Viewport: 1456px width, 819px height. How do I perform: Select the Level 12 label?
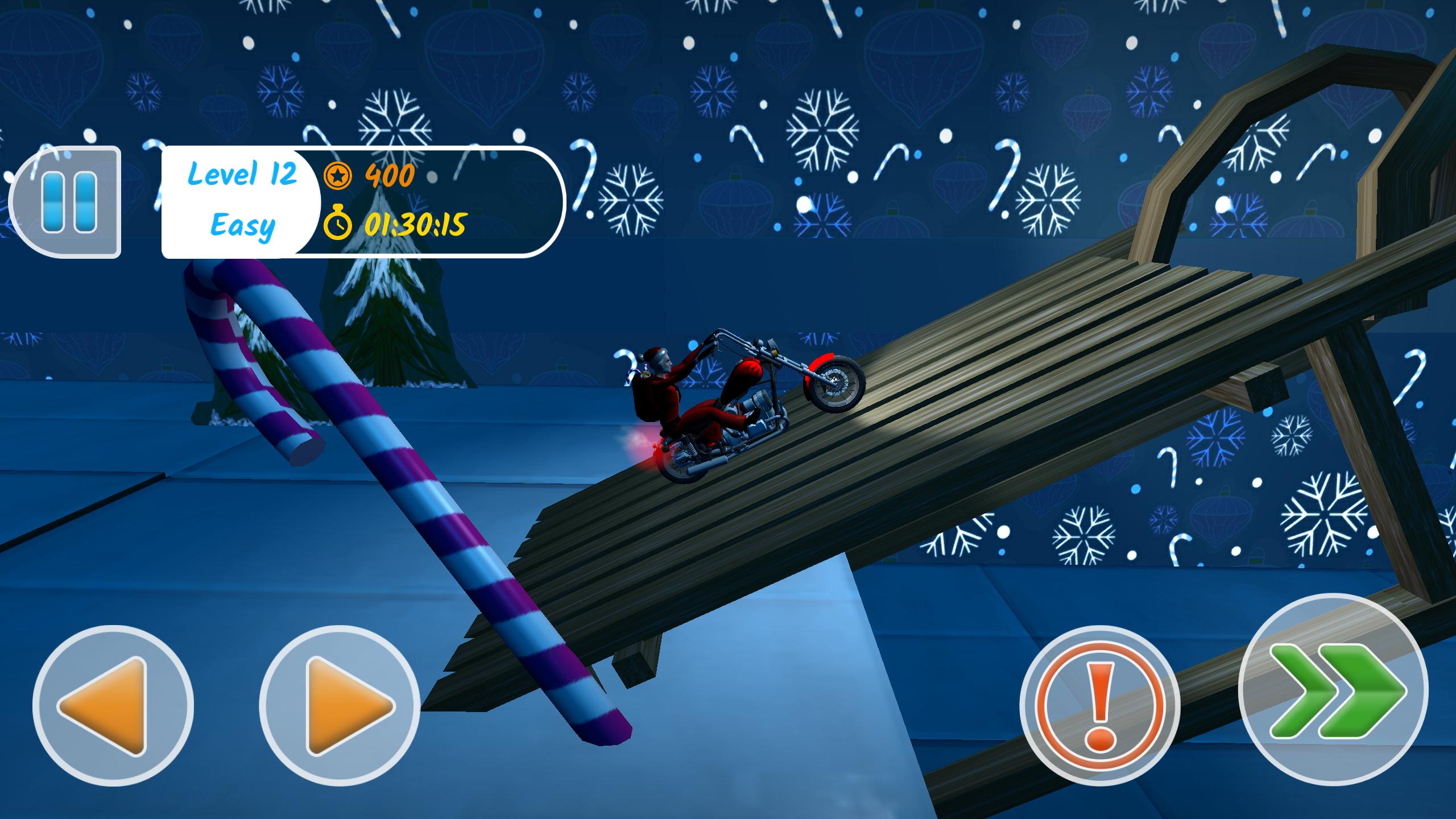pos(243,175)
